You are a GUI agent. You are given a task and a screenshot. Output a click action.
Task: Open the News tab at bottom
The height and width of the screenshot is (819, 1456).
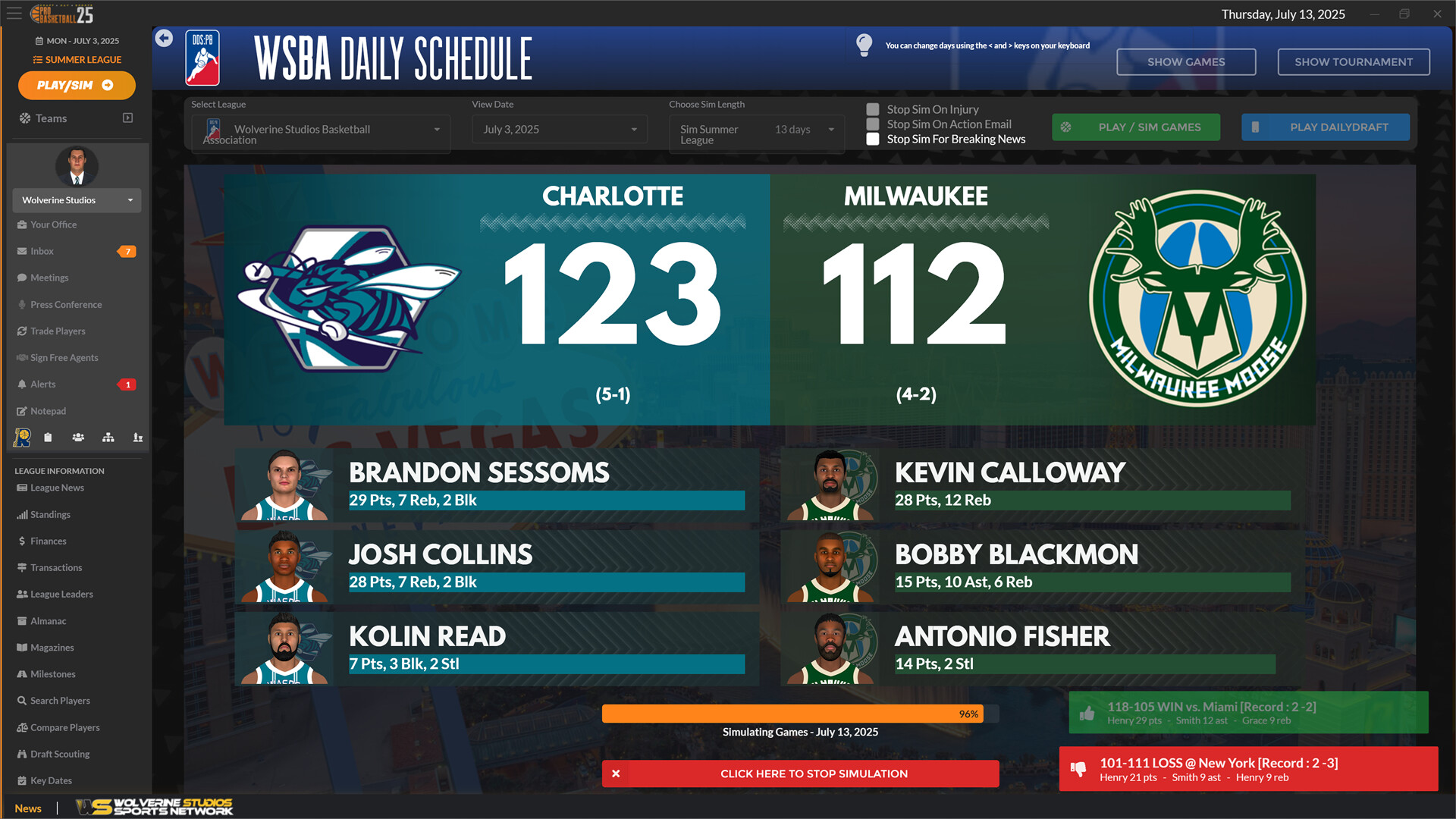[28, 808]
